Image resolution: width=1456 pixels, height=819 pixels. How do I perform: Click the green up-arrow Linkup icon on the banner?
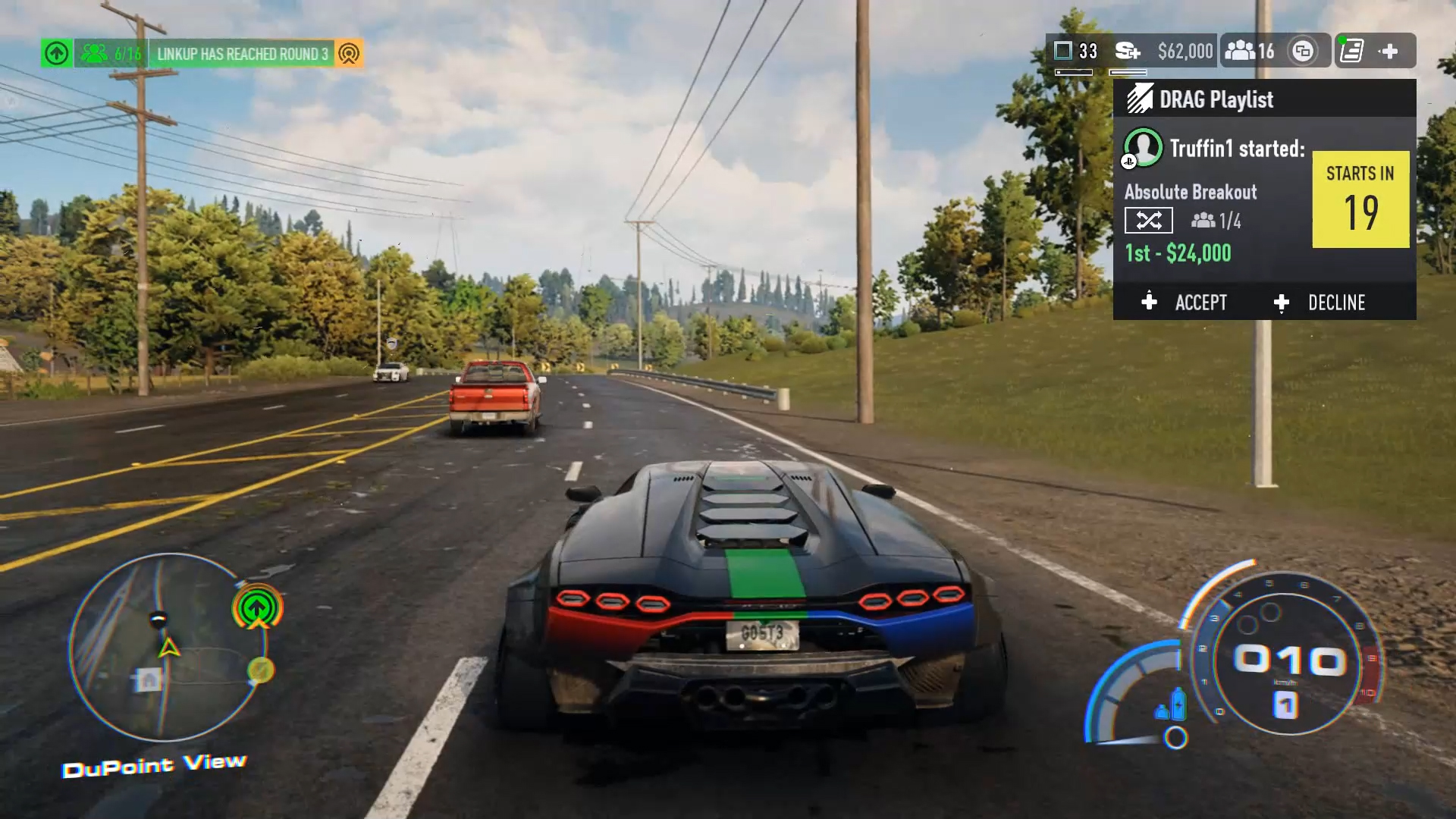57,54
